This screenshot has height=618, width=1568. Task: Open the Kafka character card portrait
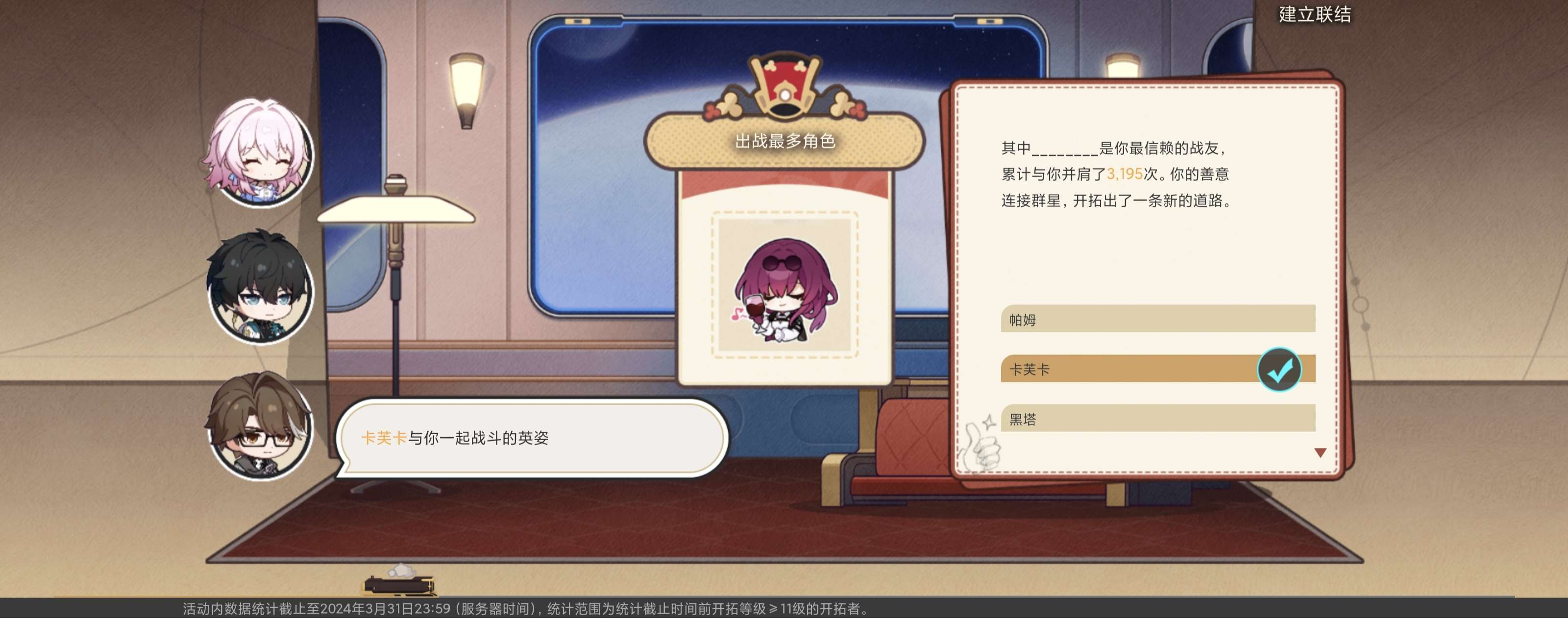tap(784, 285)
